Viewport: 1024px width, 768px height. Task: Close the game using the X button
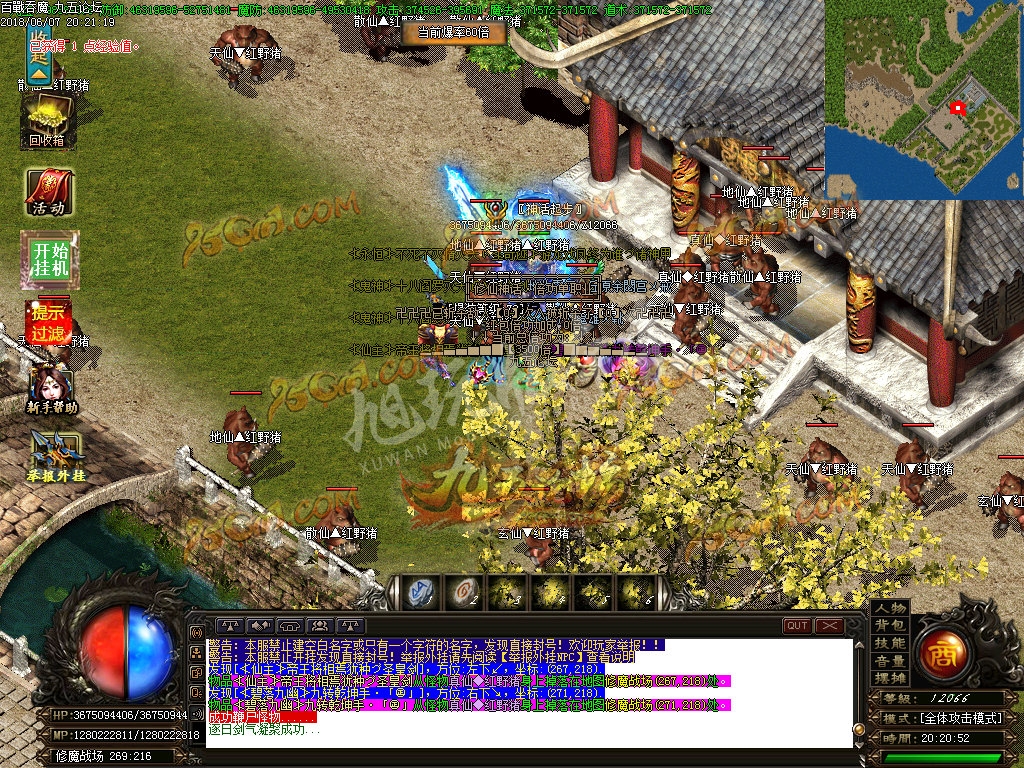coord(829,626)
